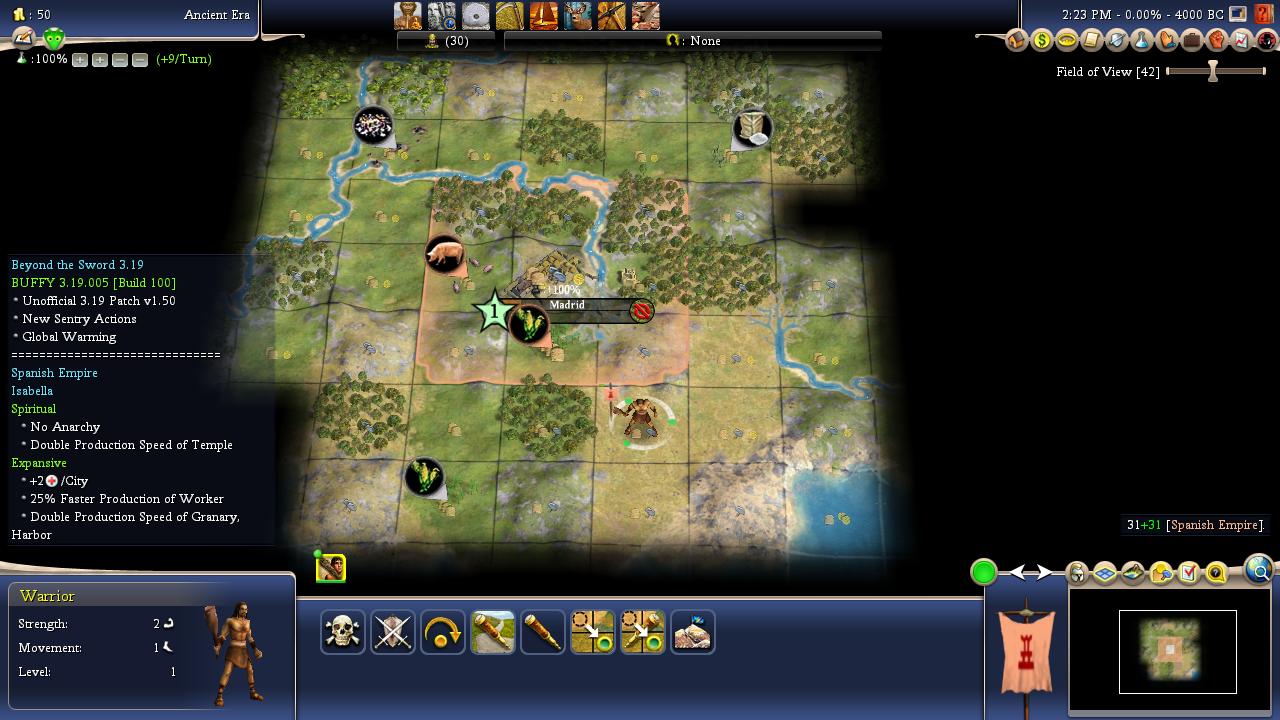Open the domestic advisor house icon
The height and width of the screenshot is (720, 1280).
[x=1016, y=41]
